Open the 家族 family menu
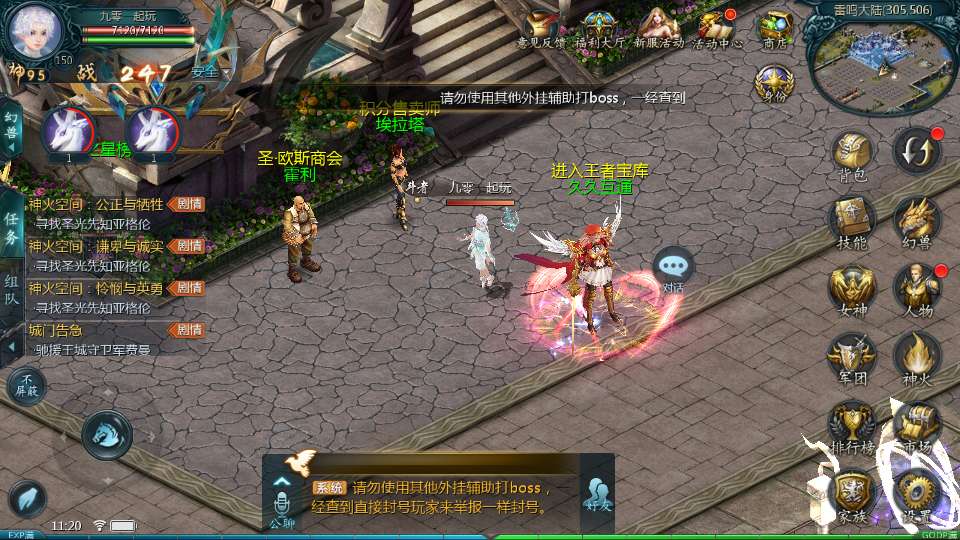Screen dimensions: 960x540 click(851, 493)
